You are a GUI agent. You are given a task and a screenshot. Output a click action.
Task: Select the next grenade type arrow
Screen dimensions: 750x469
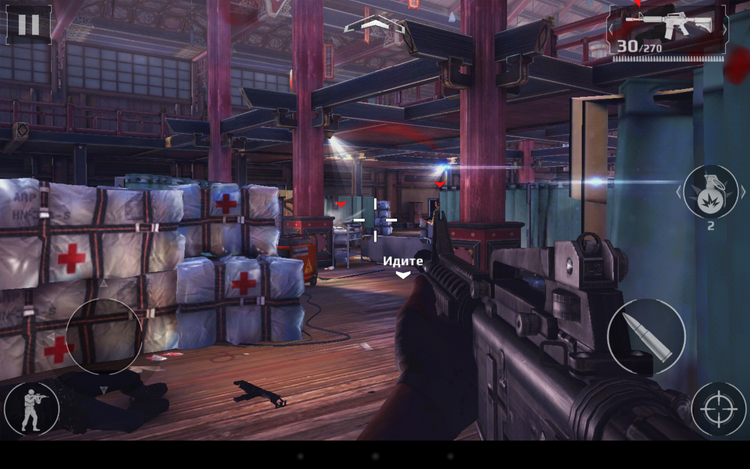742,191
